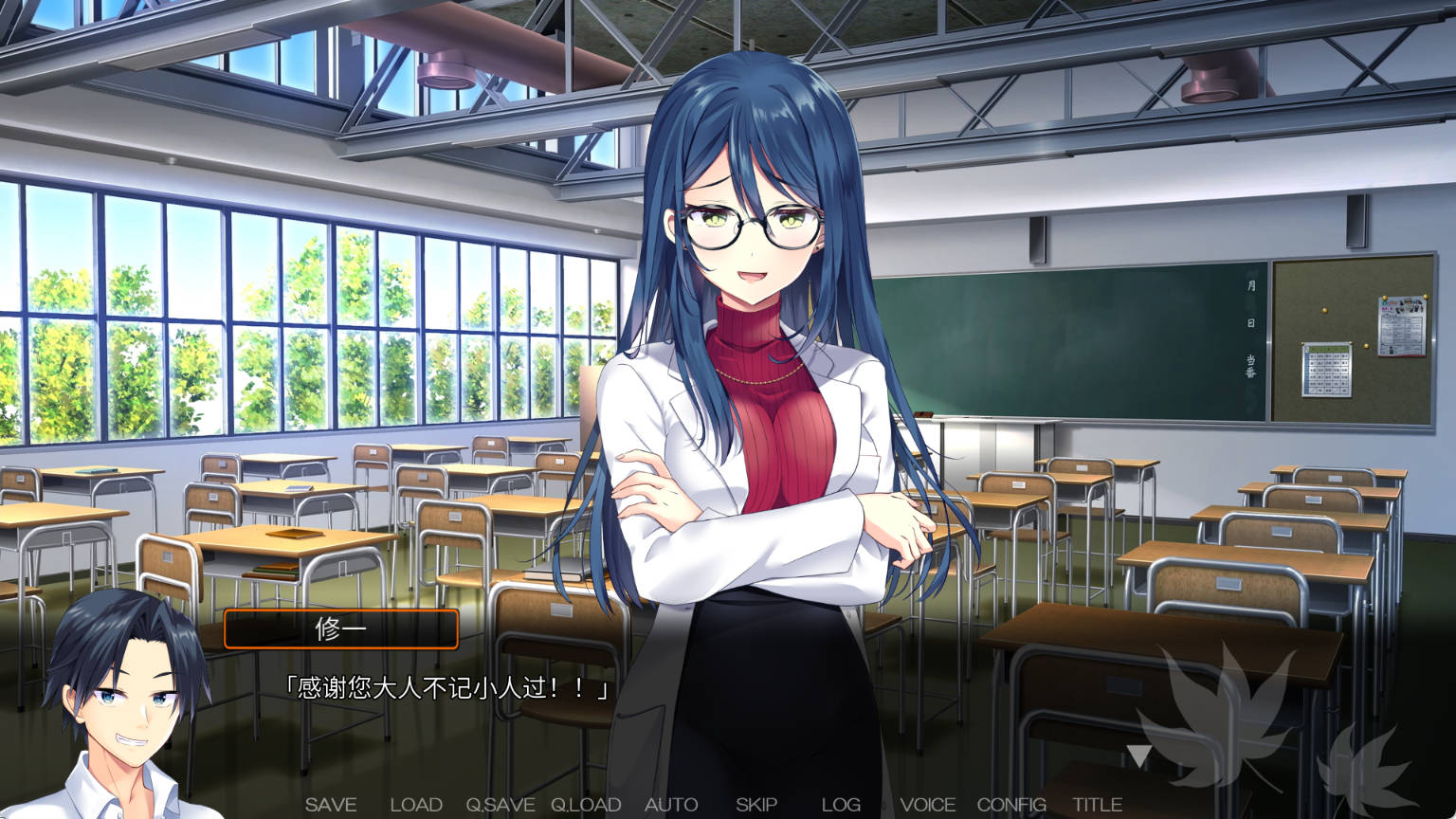1456x819 pixels.
Task: Open the LOAD menu
Action: [x=416, y=805]
